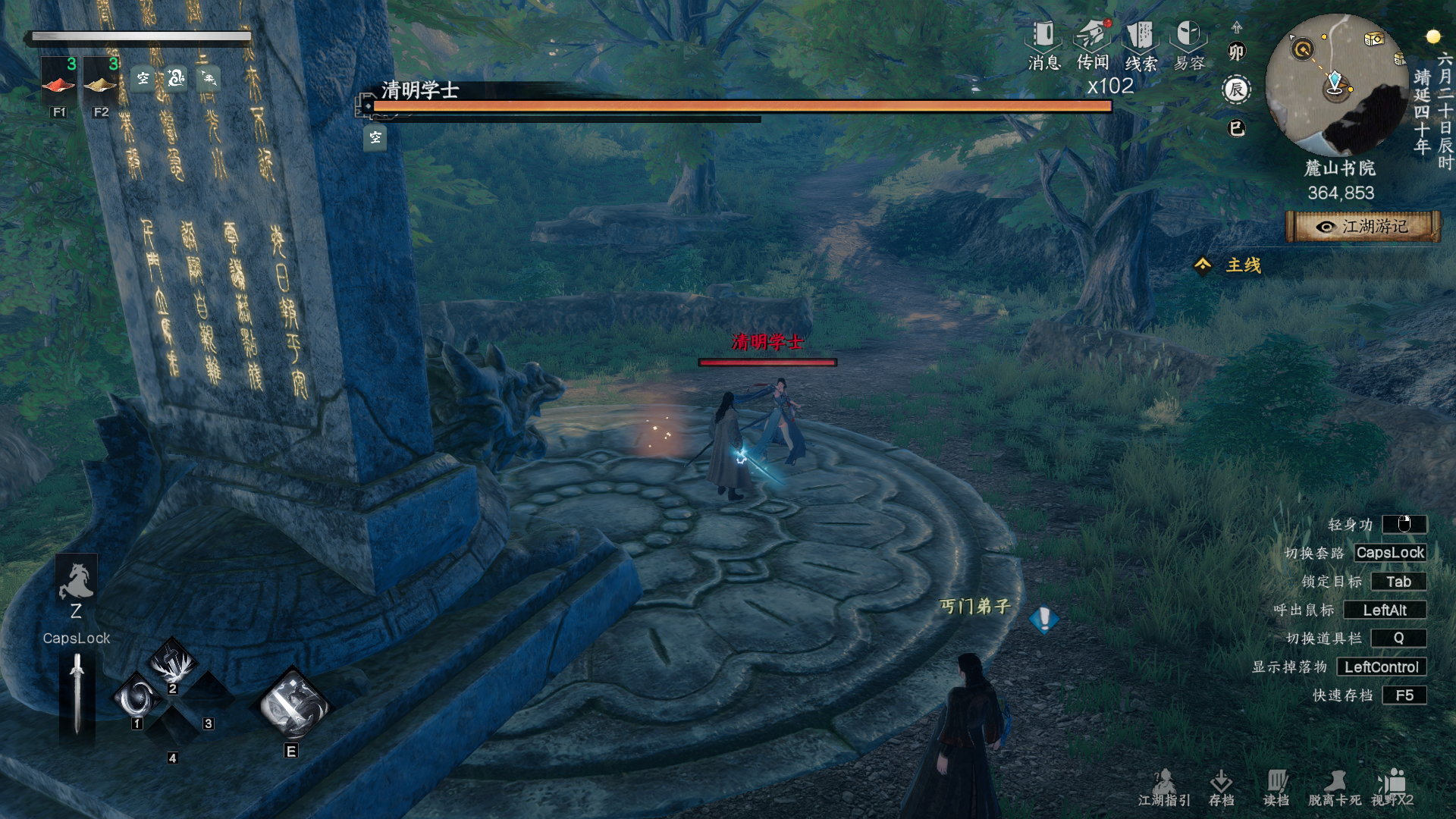Open the 消息 messages panel
The height and width of the screenshot is (819, 1456).
(x=1043, y=45)
